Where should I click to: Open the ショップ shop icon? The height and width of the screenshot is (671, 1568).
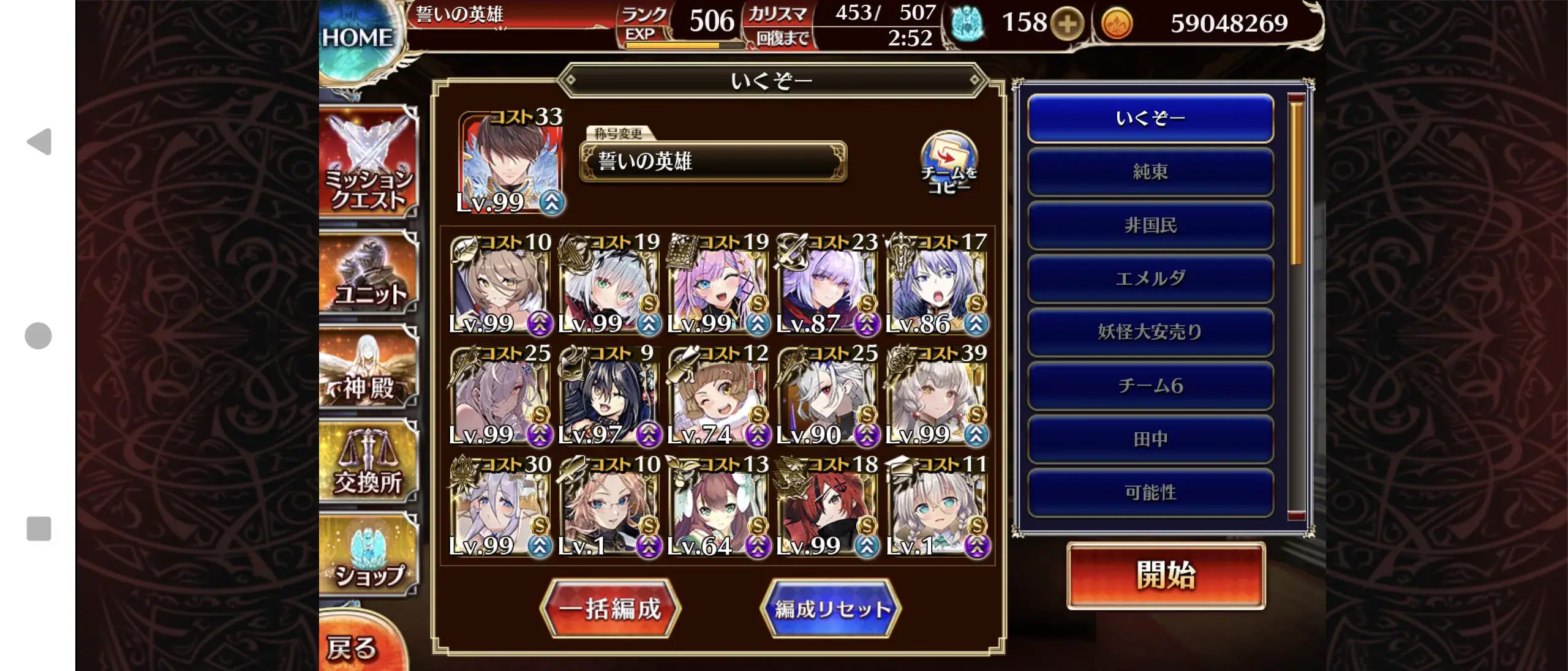[x=366, y=557]
